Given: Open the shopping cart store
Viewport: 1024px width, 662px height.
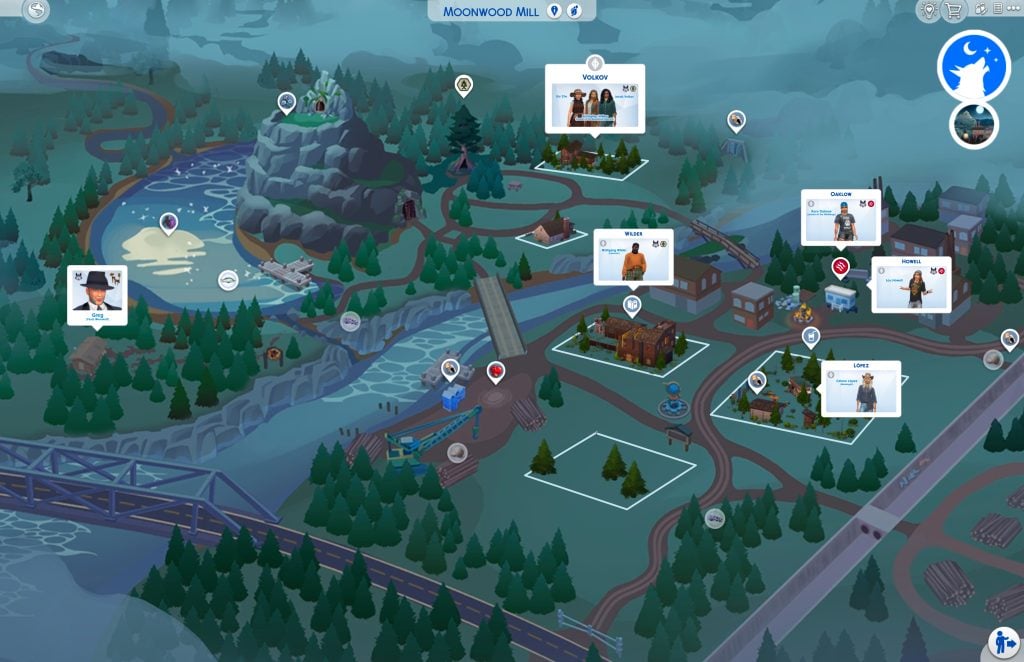Looking at the screenshot, I should [954, 10].
